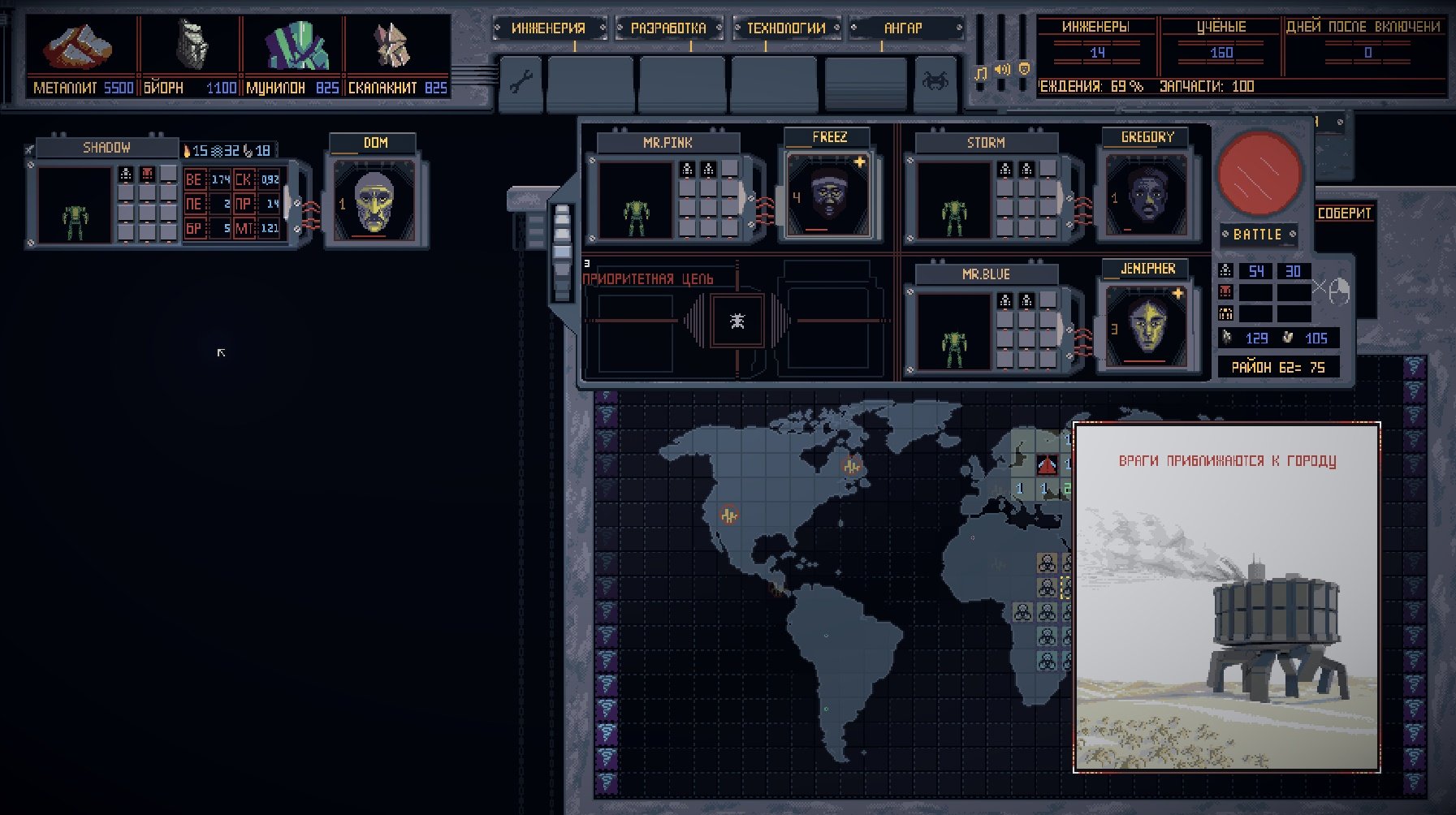Select pilot Gregory's portrait
Viewport: 1456px width, 815px height.
[x=1147, y=196]
